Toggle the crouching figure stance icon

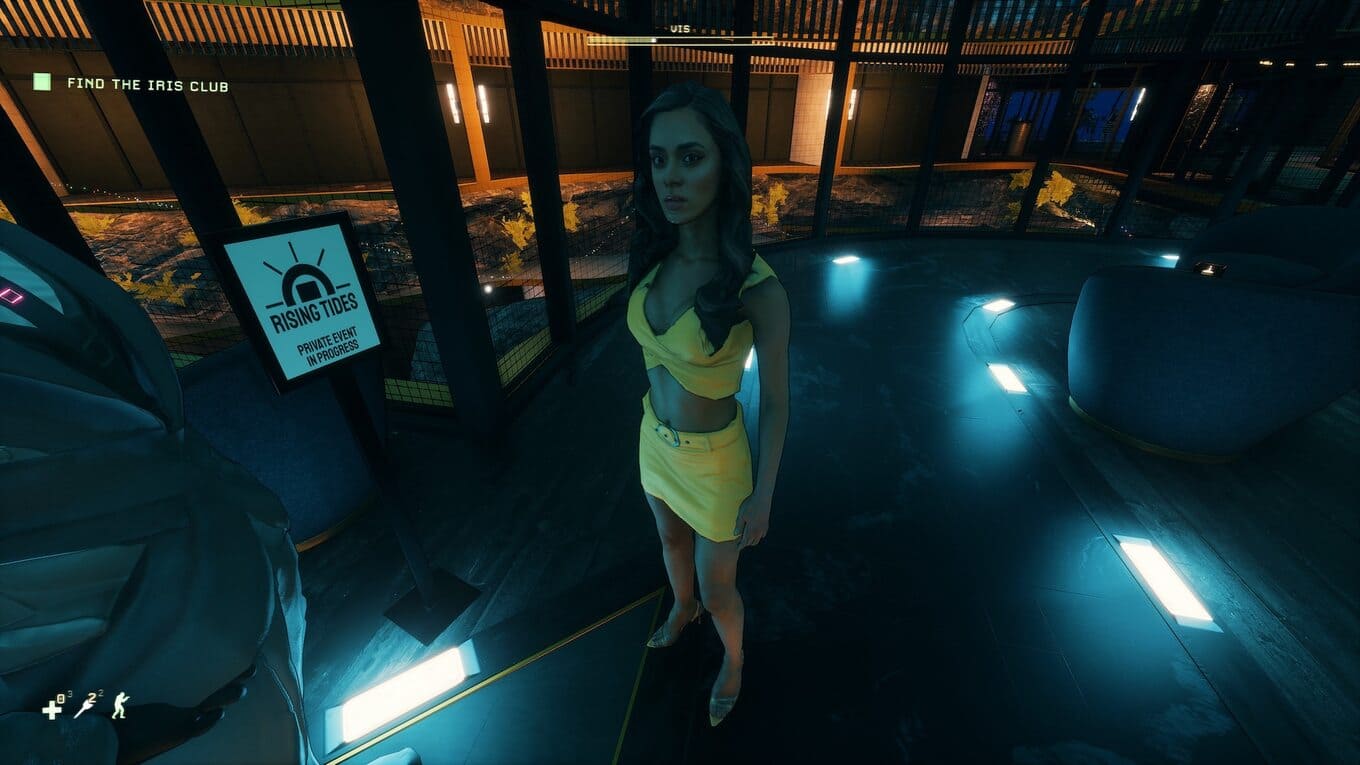(120, 706)
